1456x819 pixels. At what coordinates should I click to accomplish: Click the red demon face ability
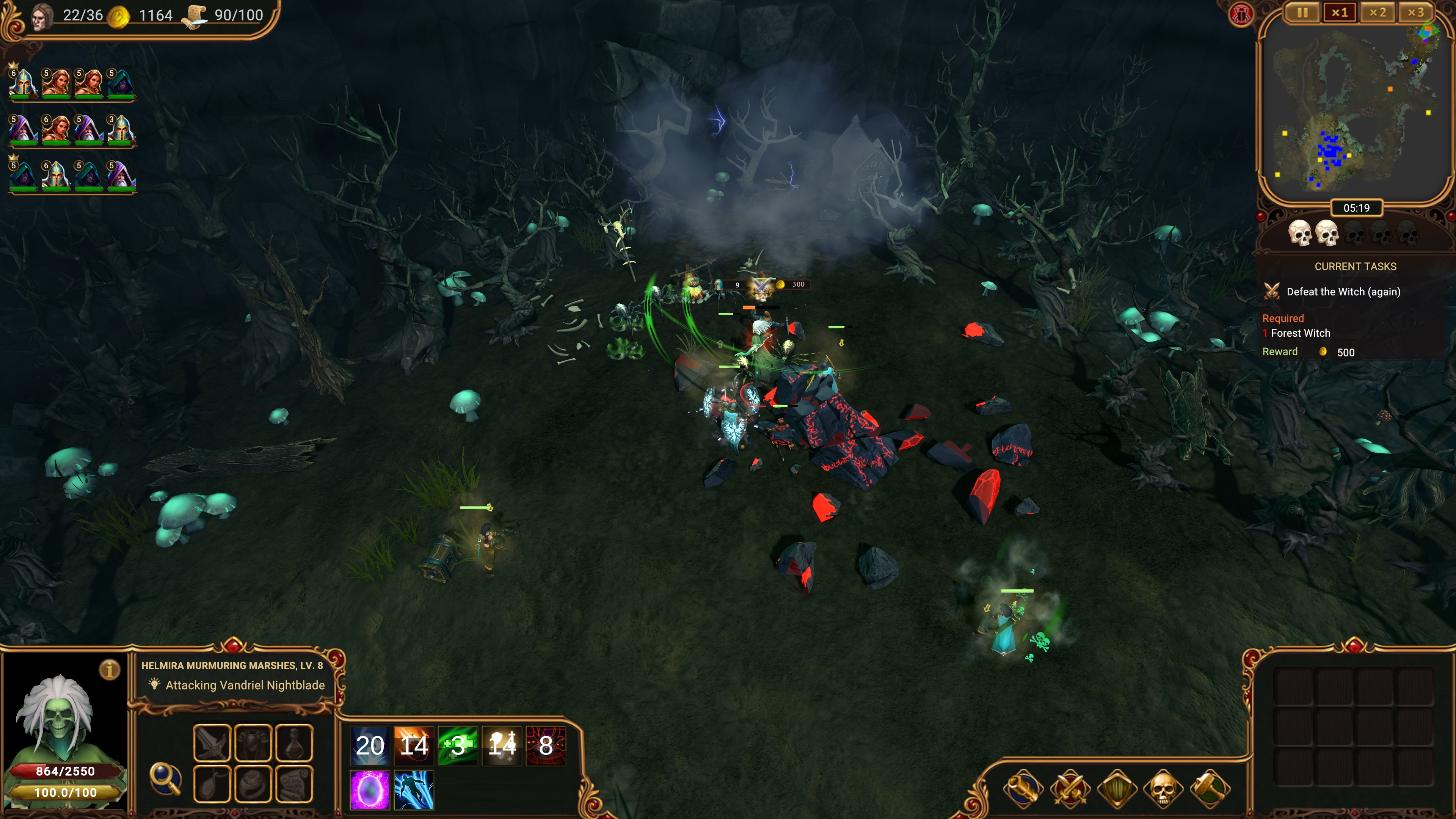click(x=546, y=745)
